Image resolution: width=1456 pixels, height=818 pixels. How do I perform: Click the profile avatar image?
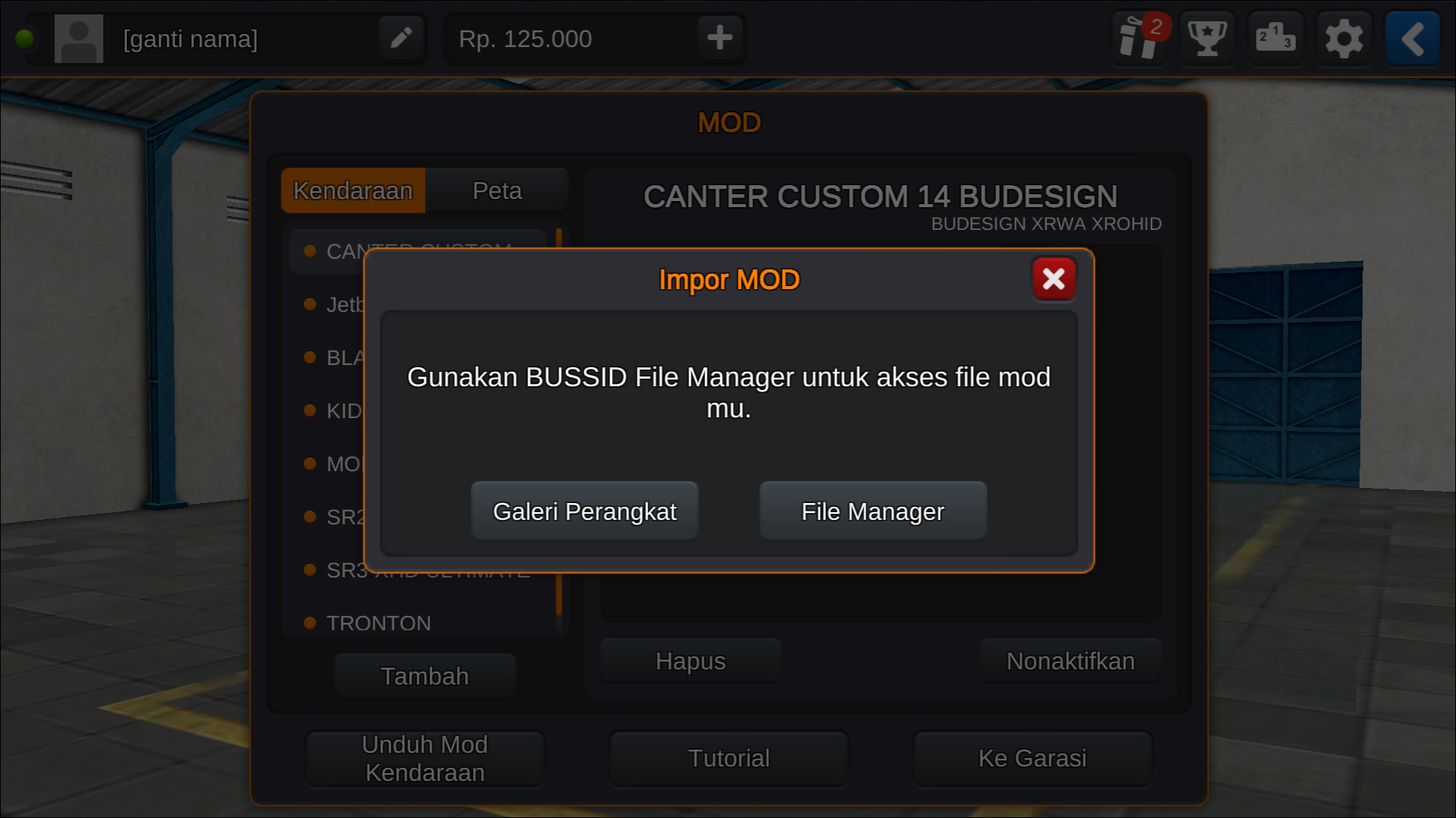pos(78,38)
